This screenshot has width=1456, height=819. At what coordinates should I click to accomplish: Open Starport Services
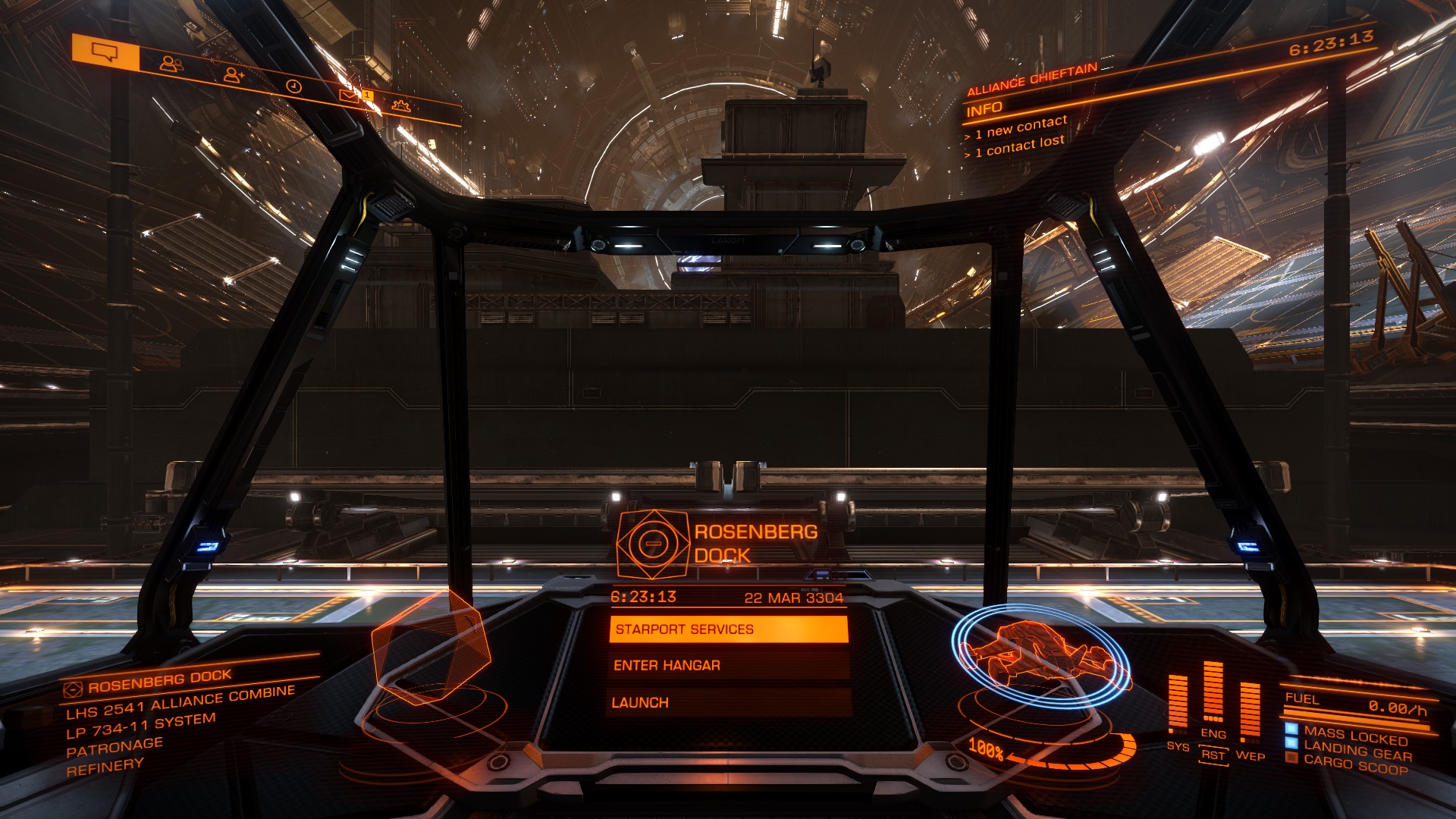pos(728,629)
